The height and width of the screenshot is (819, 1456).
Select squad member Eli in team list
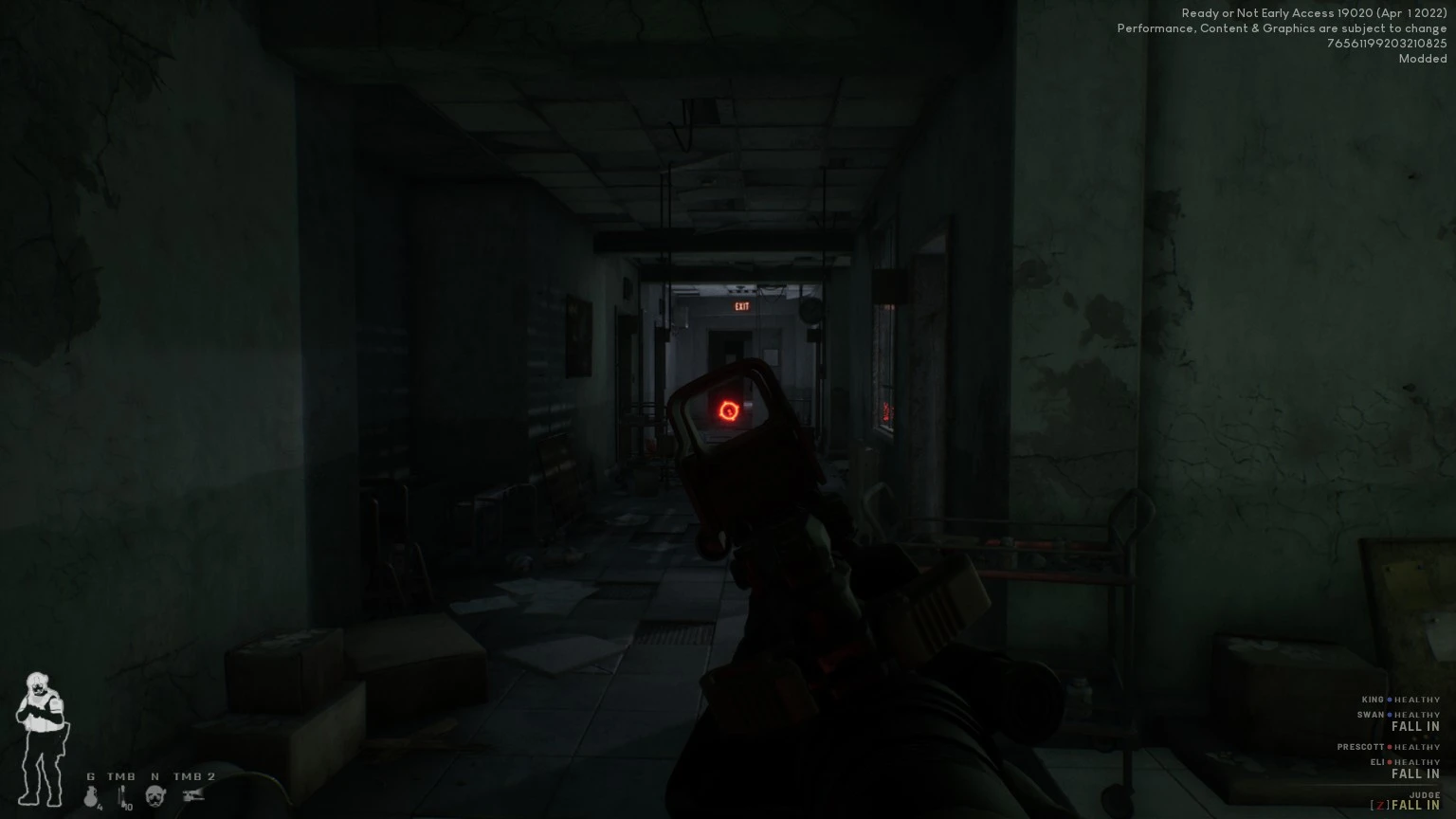pyautogui.click(x=1376, y=762)
